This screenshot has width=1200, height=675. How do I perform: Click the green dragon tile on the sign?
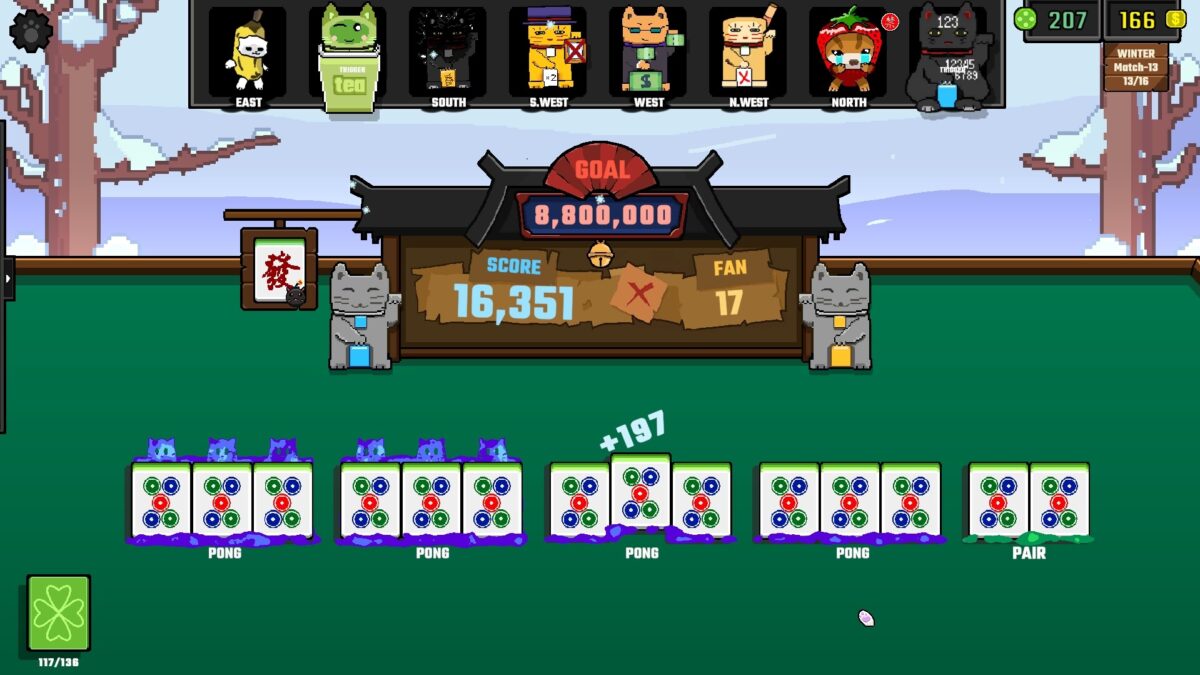pos(277,268)
